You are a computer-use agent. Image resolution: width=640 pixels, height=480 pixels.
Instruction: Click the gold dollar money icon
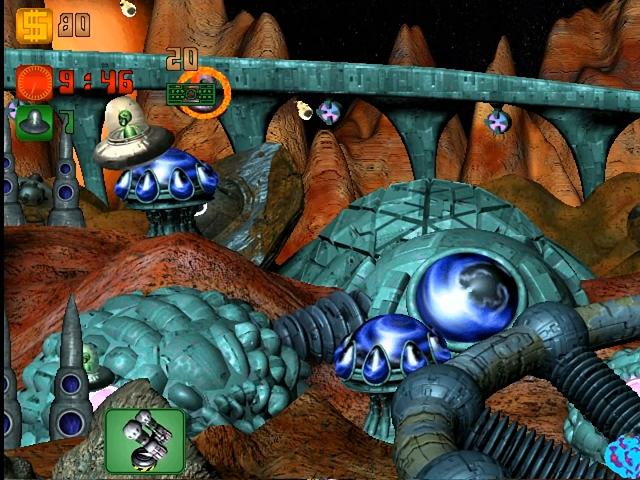click(34, 25)
